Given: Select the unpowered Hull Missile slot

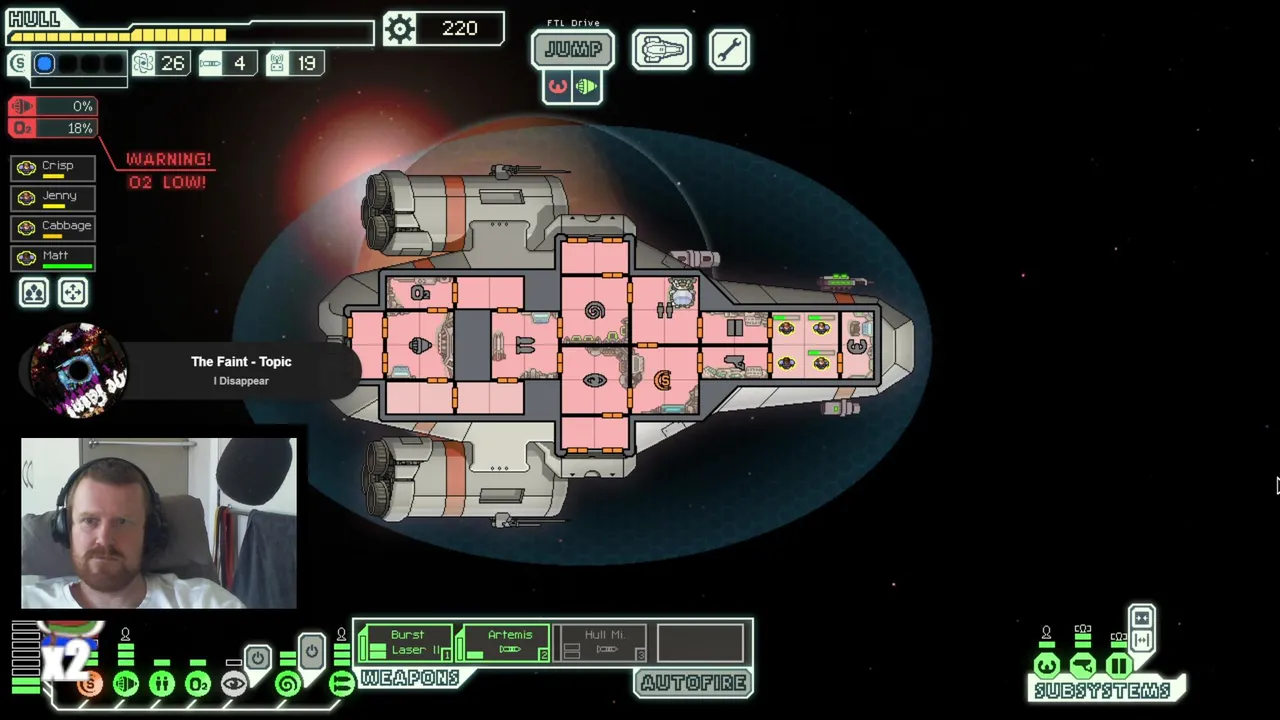Looking at the screenshot, I should pos(602,643).
